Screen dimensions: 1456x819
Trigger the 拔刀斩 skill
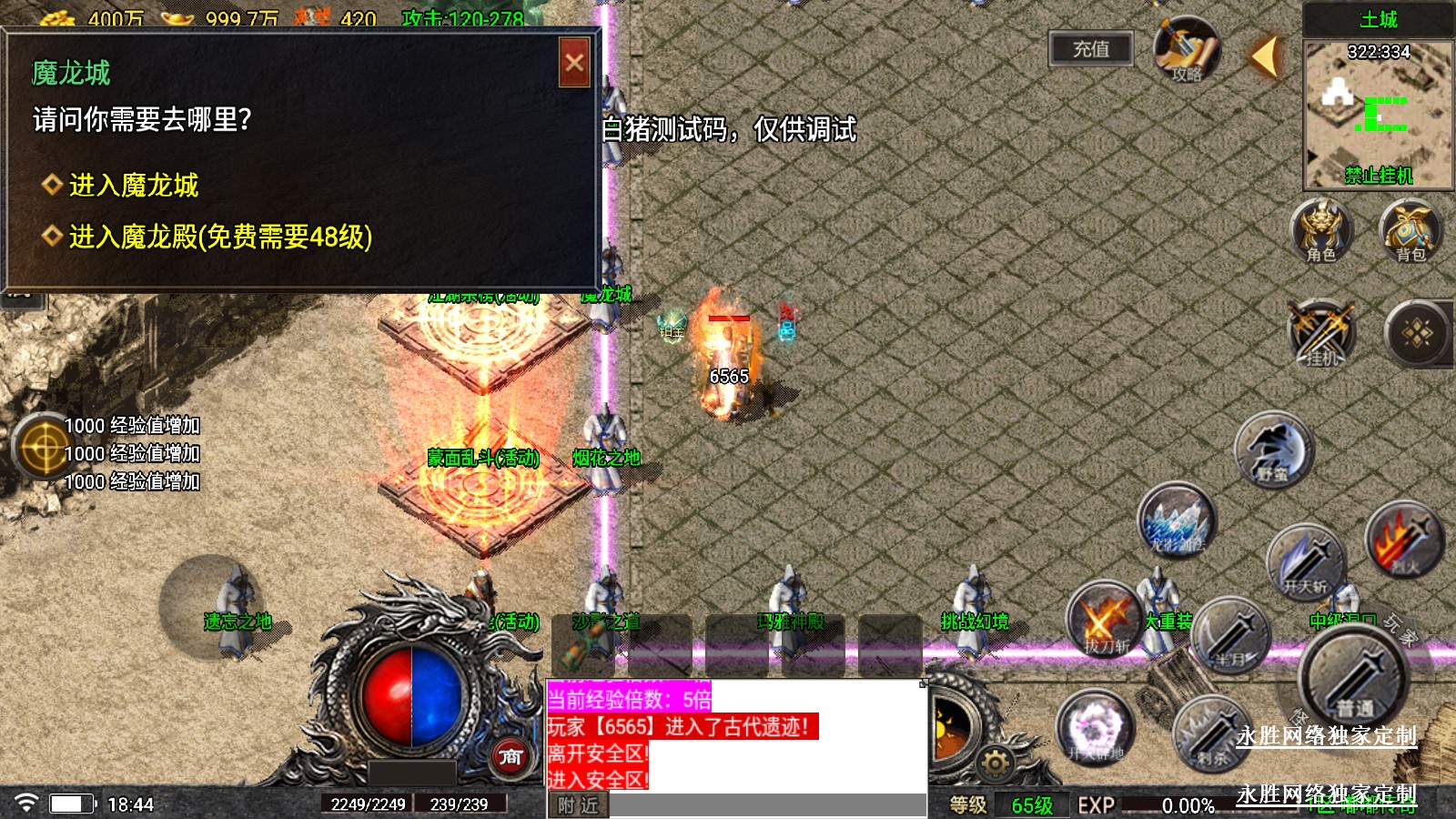tap(1105, 620)
